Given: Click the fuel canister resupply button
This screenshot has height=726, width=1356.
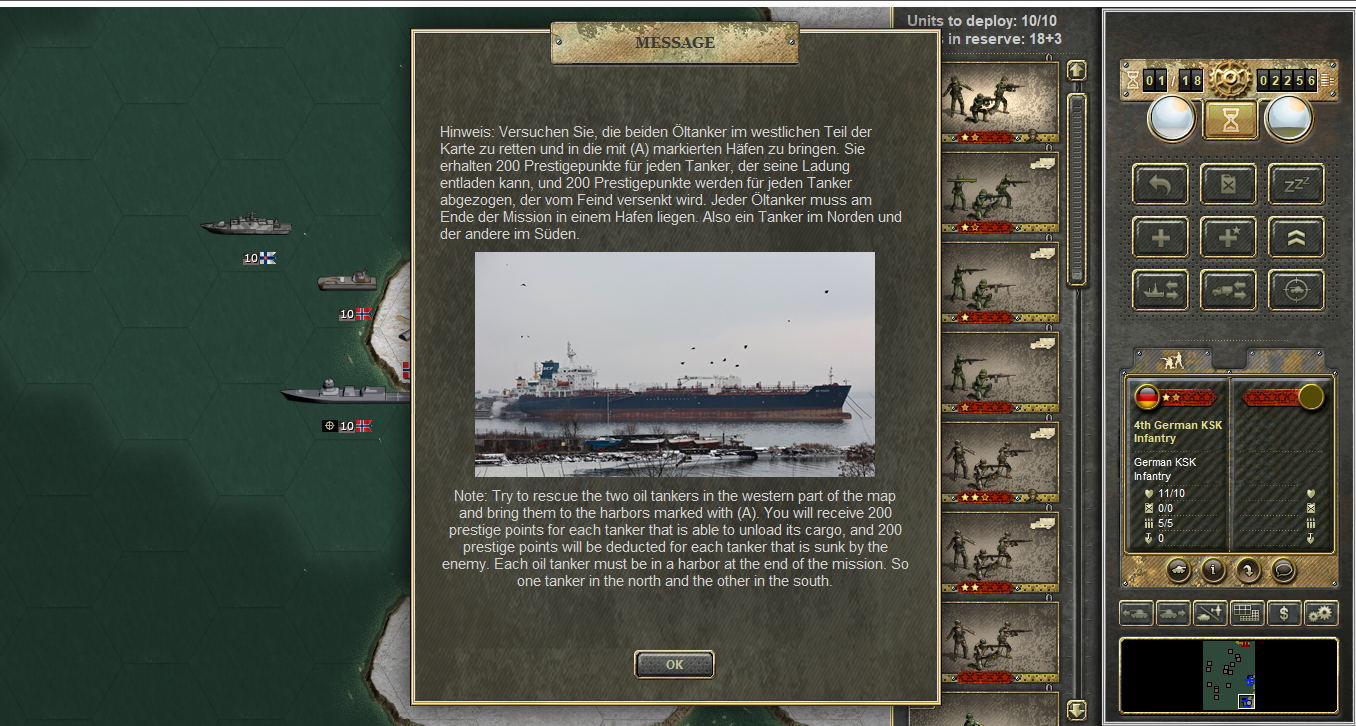Looking at the screenshot, I should coord(1228,184).
